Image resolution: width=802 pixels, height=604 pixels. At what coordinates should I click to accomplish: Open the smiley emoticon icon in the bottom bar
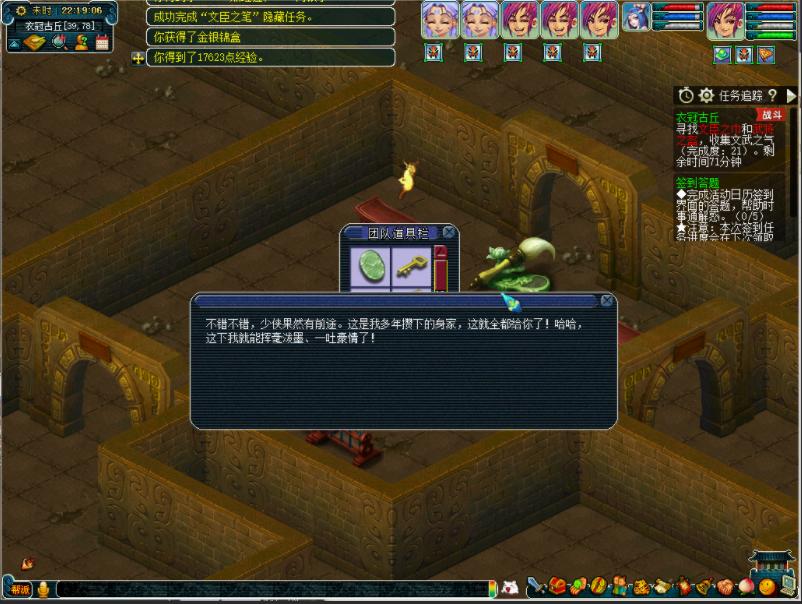[766, 586]
